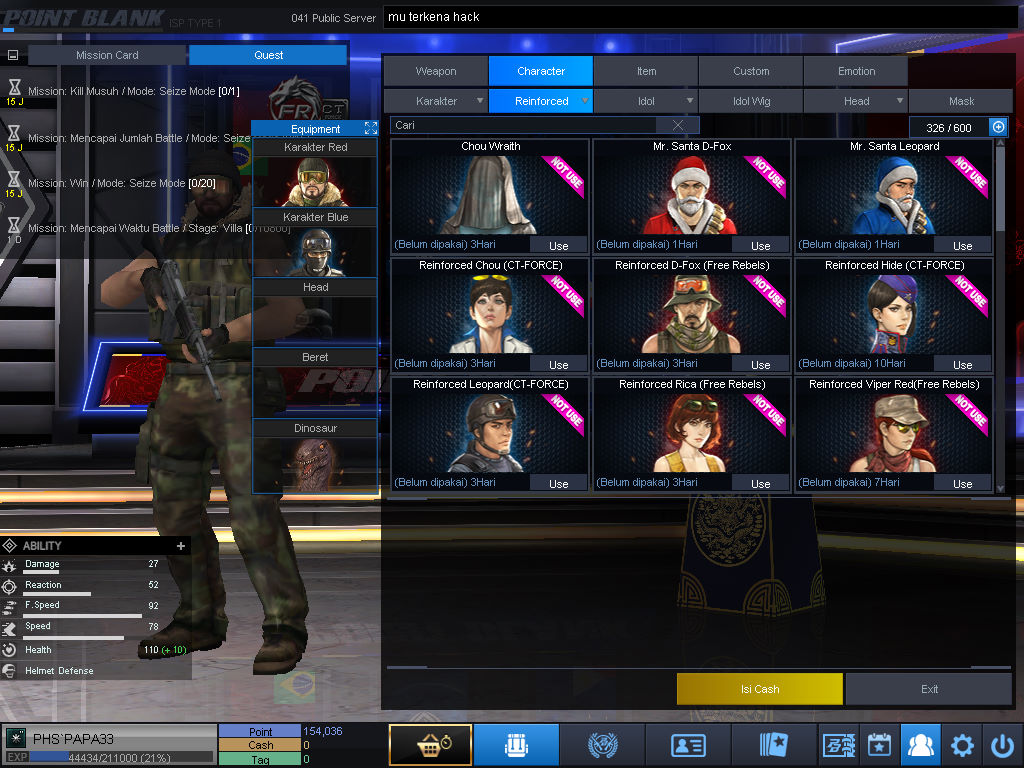1024x768 pixels.
Task: Switch to the Weapon tab
Action: (436, 71)
